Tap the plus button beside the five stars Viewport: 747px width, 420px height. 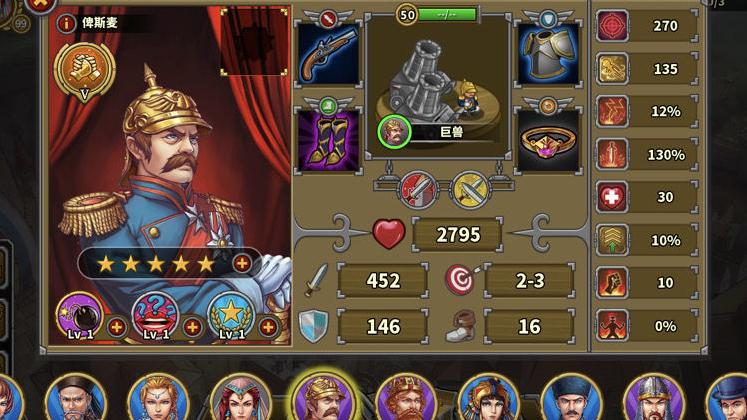tap(242, 263)
